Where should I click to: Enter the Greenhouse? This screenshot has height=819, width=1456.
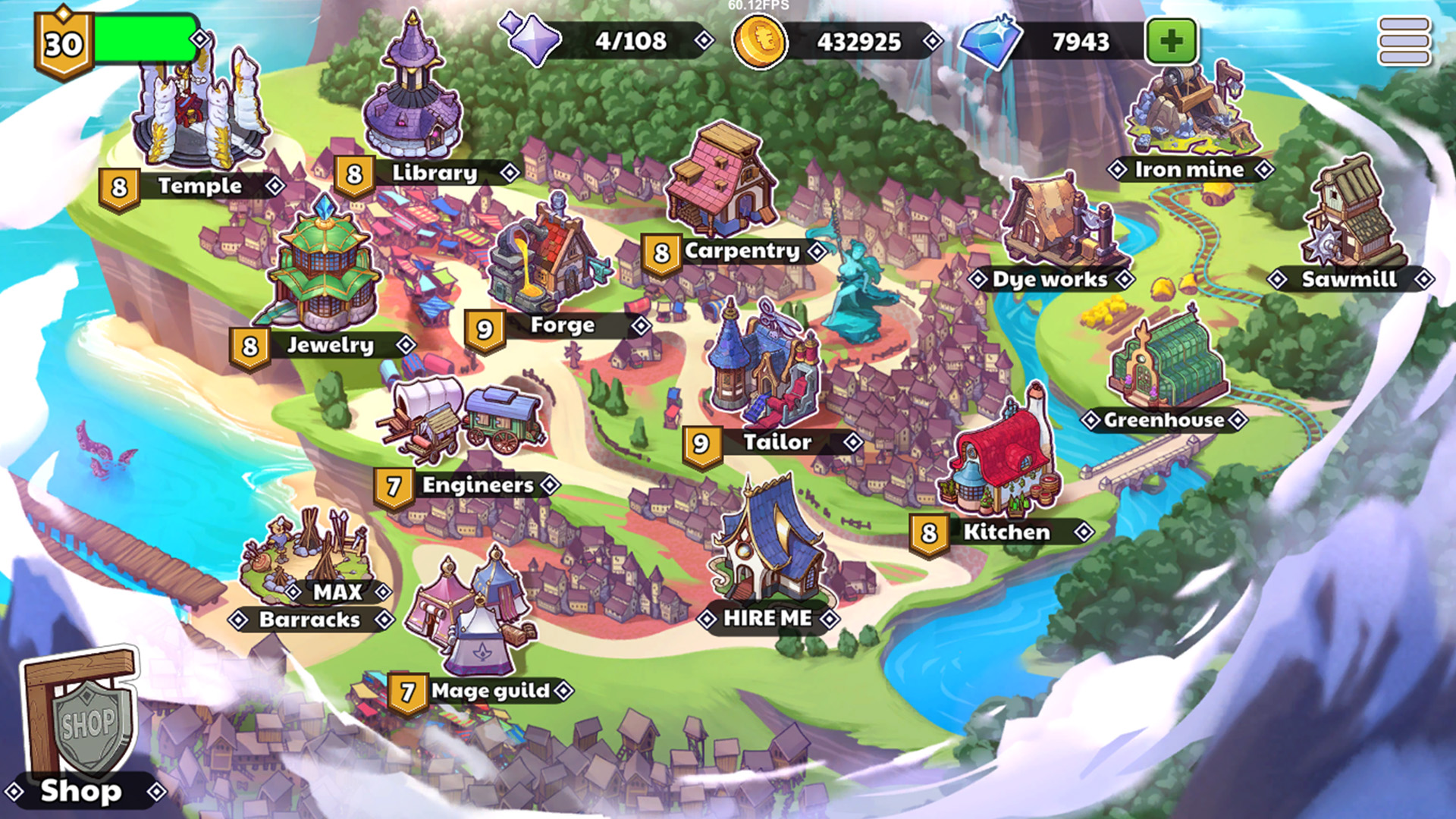tap(1163, 420)
